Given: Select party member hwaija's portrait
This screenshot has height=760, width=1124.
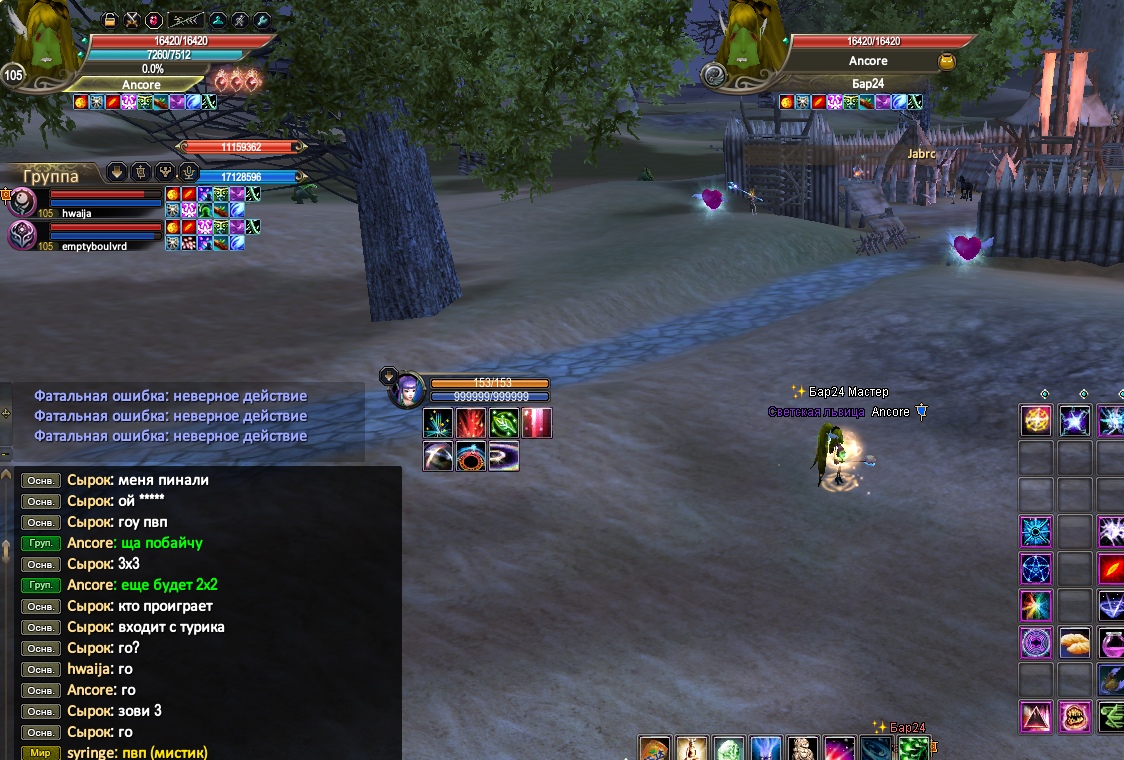Looking at the screenshot, I should coord(22,201).
